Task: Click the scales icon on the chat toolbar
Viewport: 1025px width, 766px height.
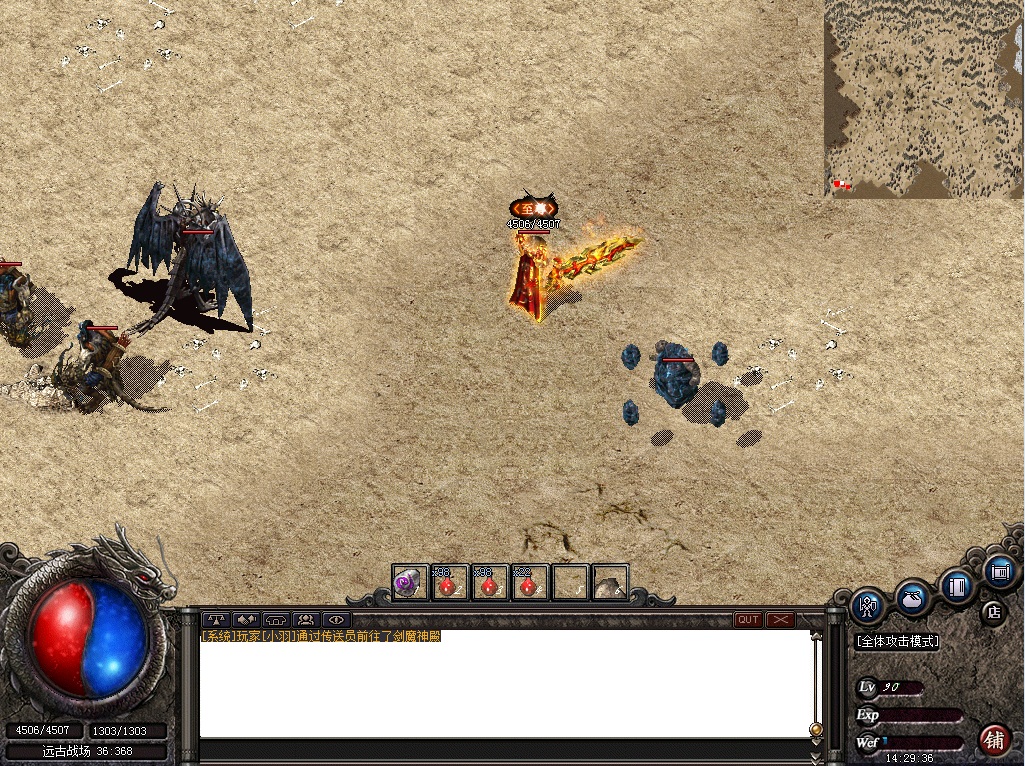Action: (x=216, y=620)
